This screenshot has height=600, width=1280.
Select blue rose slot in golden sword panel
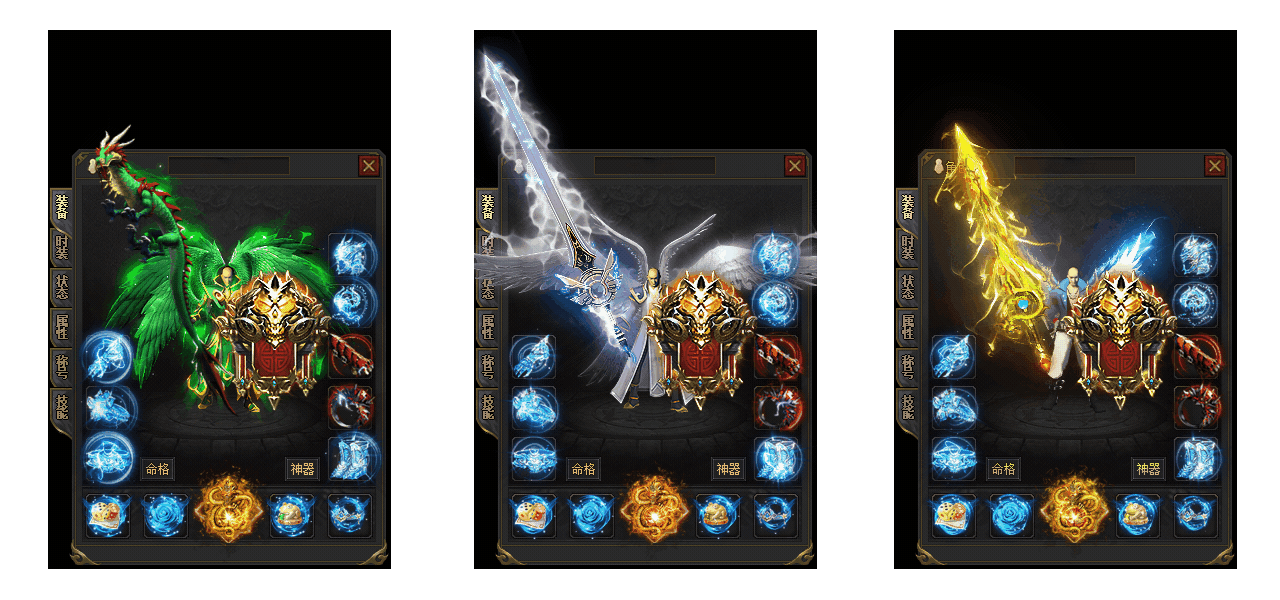1011,515
